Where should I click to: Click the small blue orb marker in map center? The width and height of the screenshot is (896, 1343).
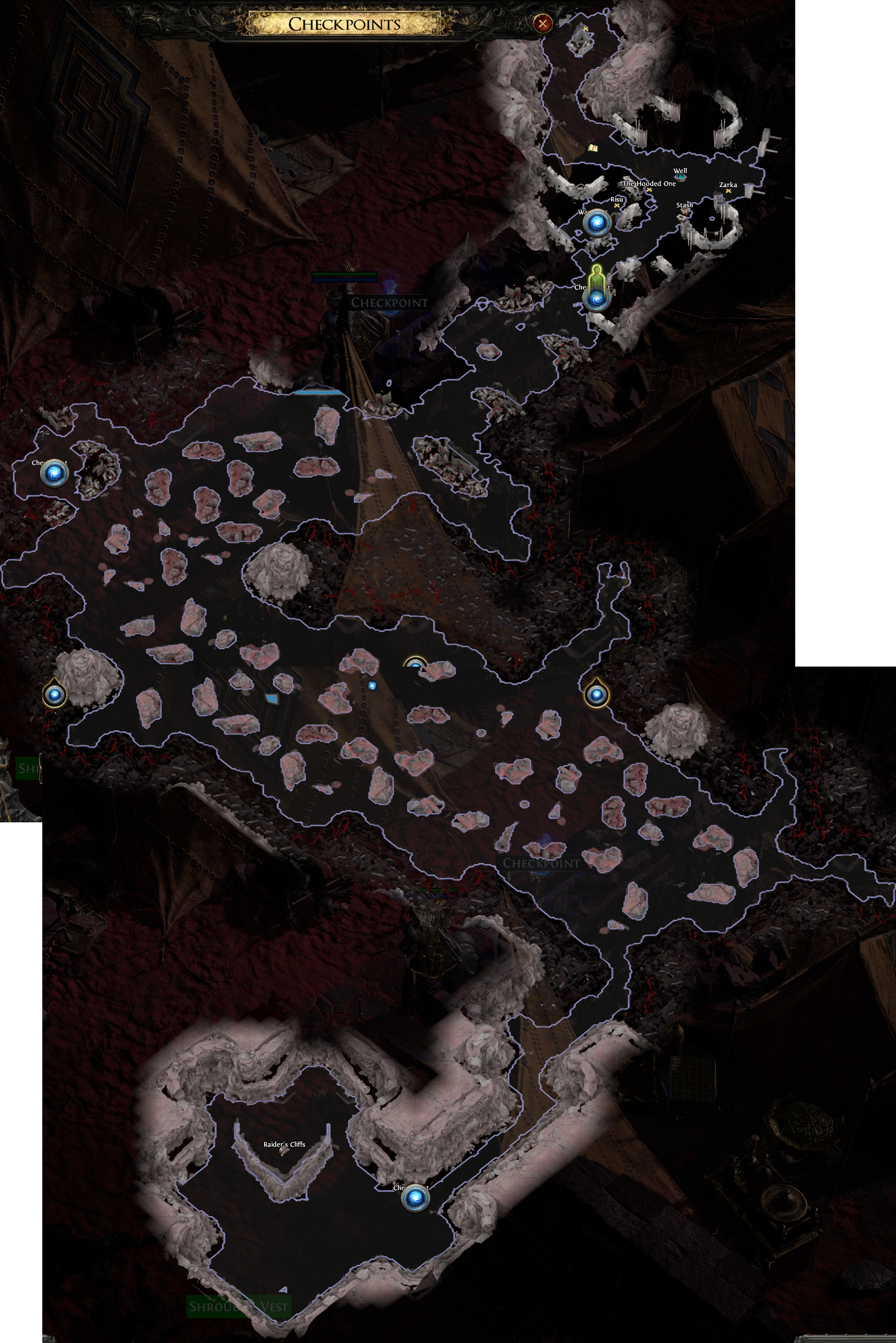(x=373, y=685)
